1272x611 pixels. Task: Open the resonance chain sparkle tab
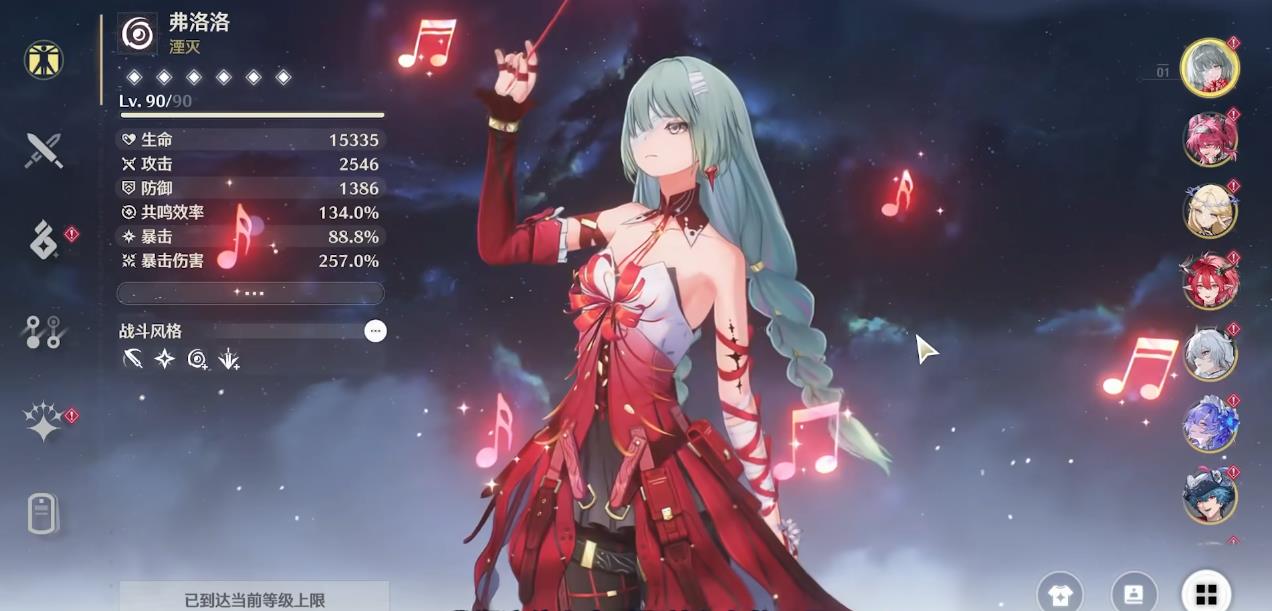point(44,422)
